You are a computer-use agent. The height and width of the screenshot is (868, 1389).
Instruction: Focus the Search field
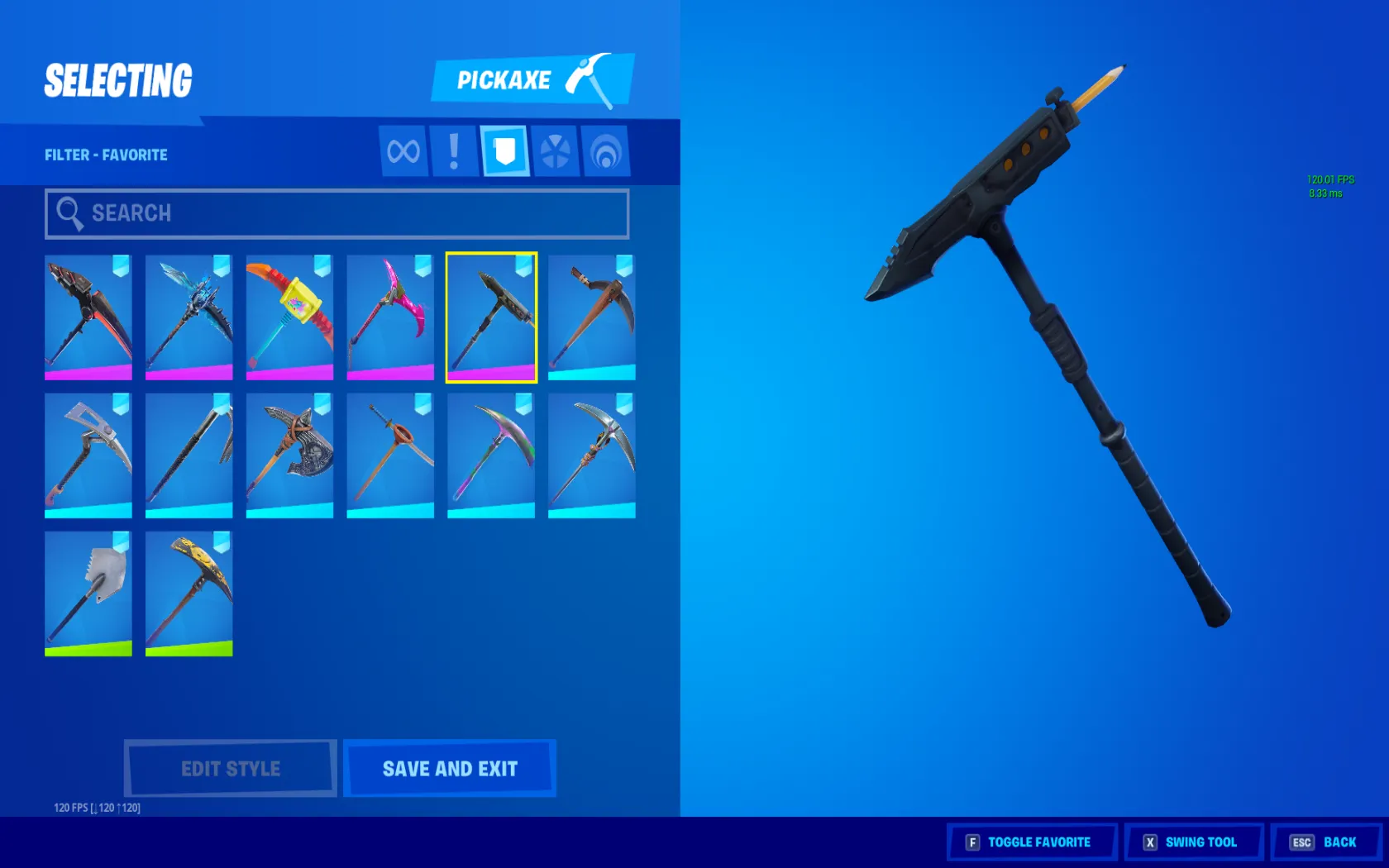coord(337,213)
